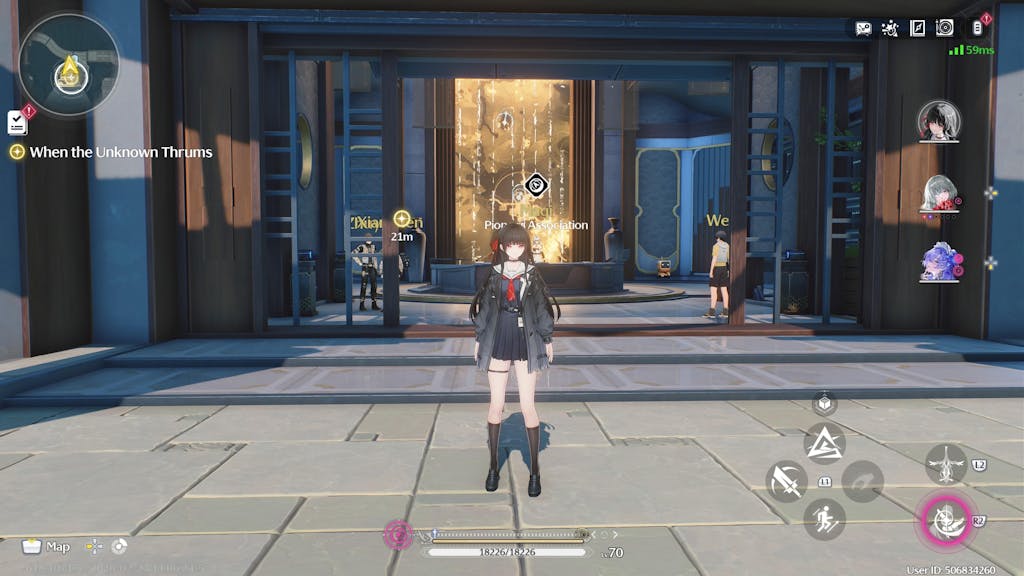Open the sparkle Convene icon

(x=890, y=28)
